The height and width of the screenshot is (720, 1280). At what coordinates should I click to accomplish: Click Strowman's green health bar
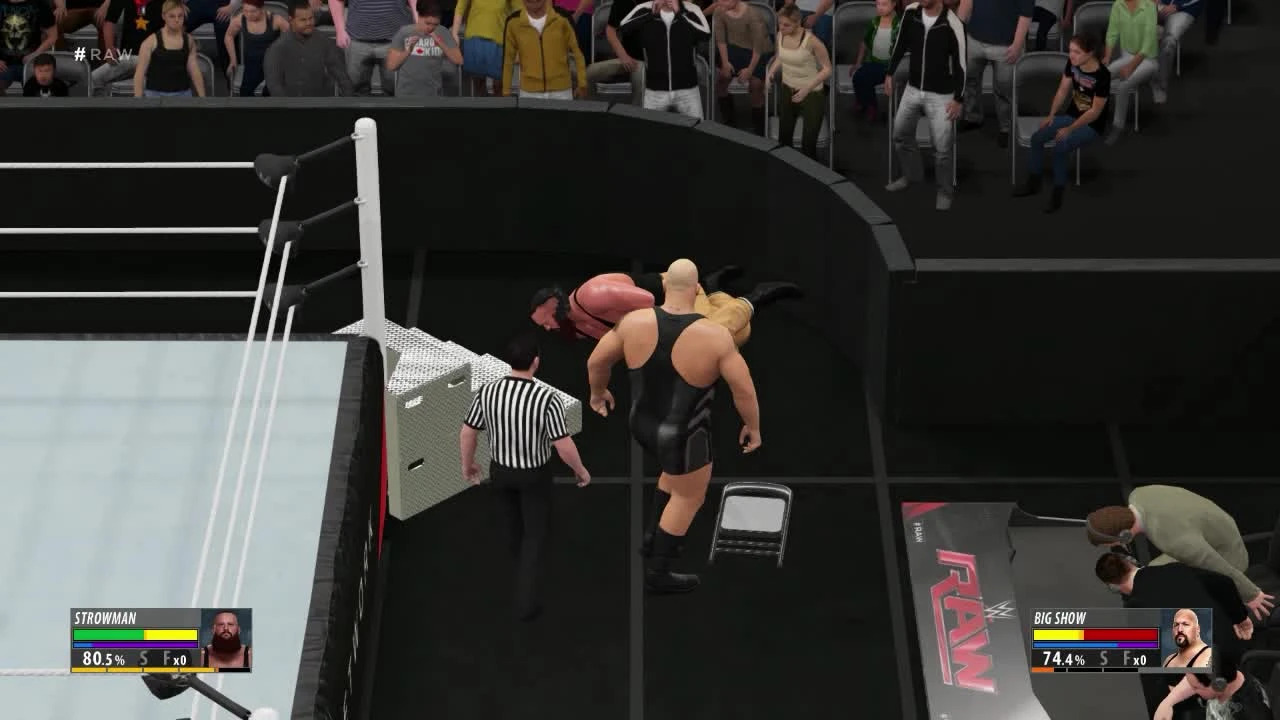(x=110, y=634)
